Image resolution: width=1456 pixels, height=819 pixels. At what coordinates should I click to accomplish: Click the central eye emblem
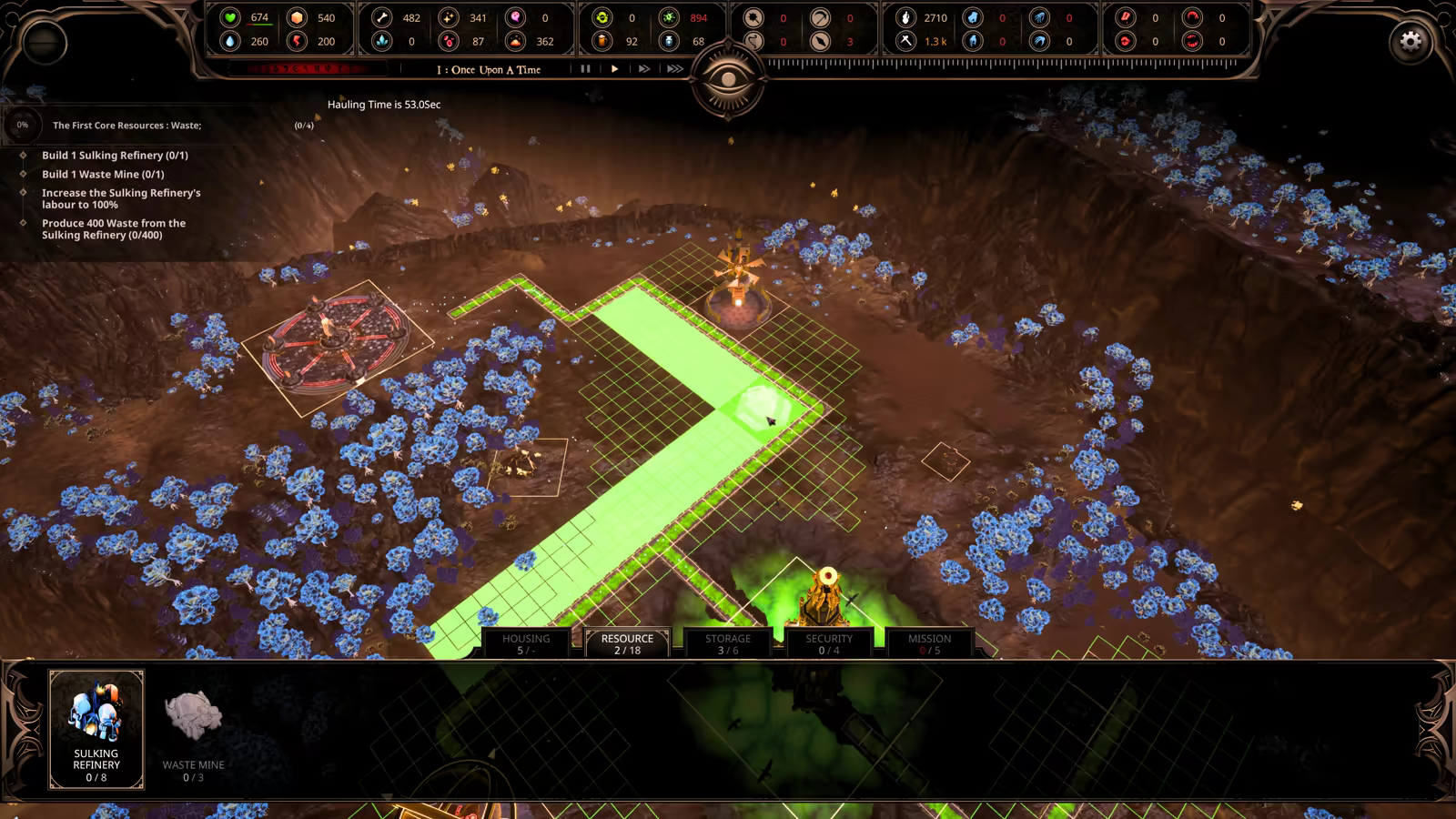click(728, 80)
